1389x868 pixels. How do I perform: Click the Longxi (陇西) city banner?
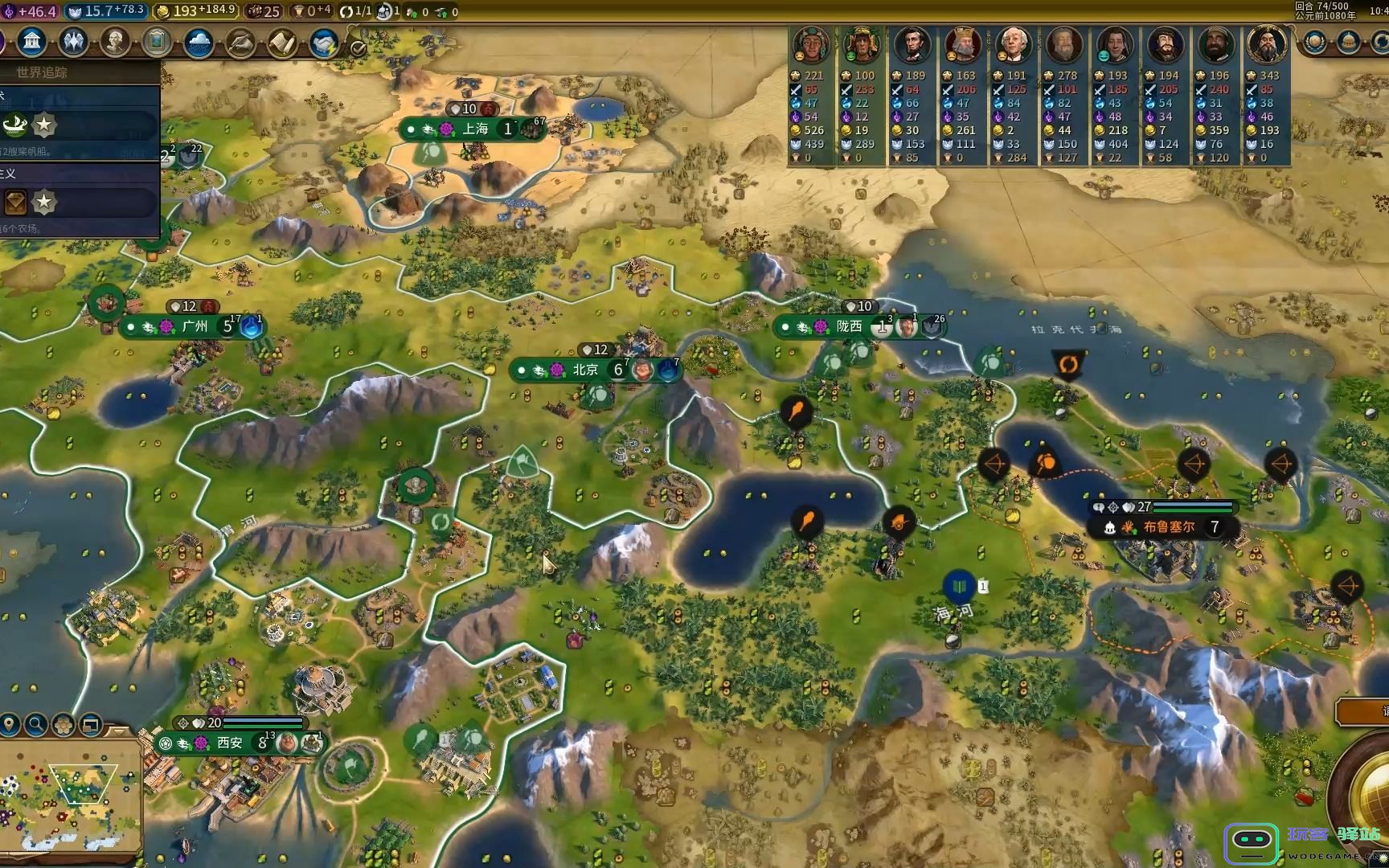pyautogui.click(x=849, y=326)
